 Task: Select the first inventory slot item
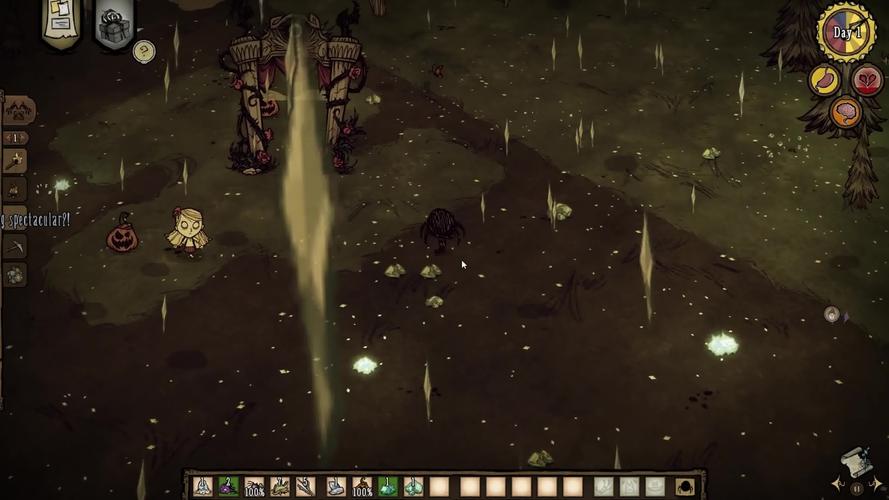tap(202, 486)
